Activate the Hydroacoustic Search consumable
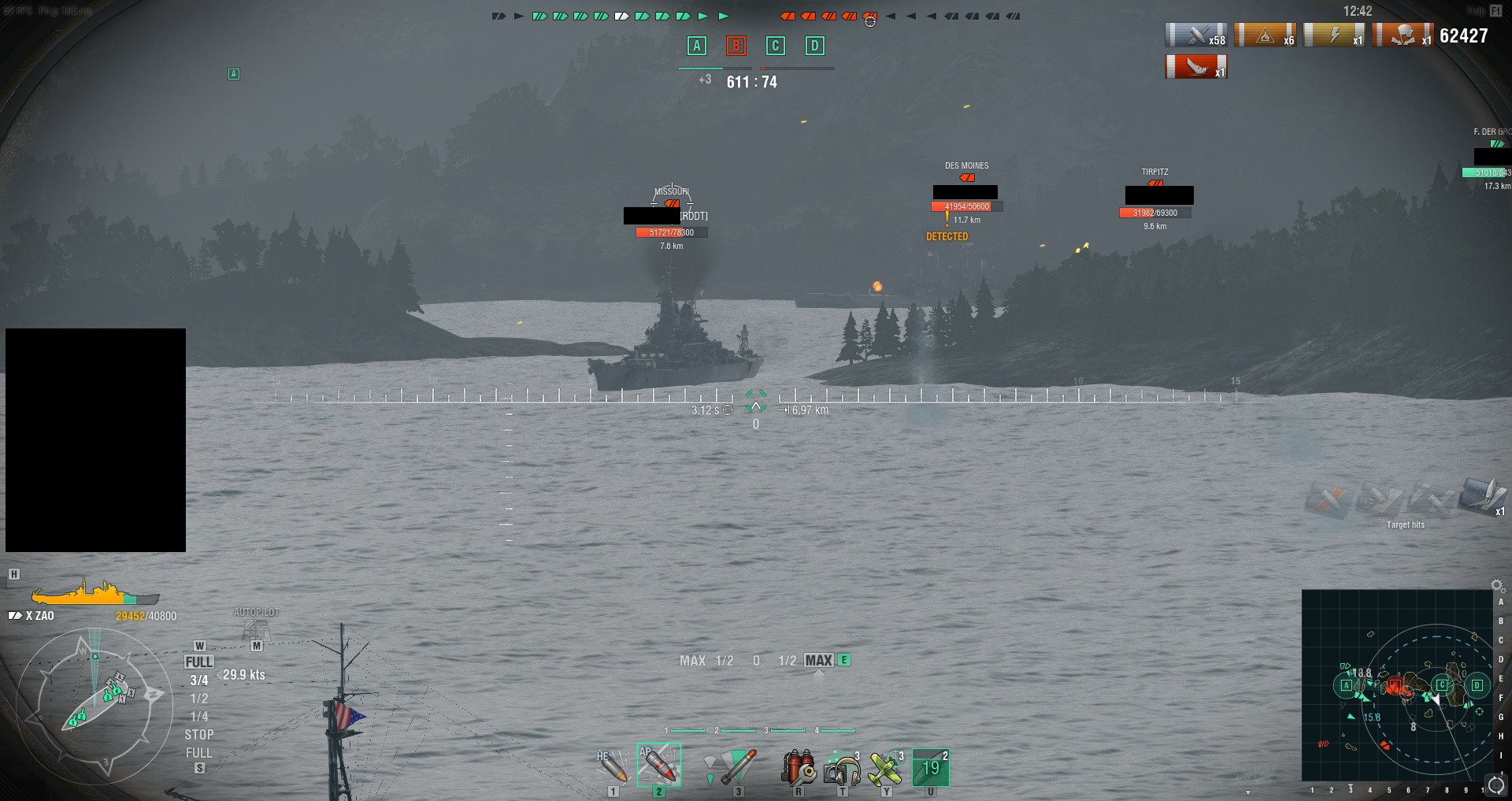1512x801 pixels. [842, 767]
